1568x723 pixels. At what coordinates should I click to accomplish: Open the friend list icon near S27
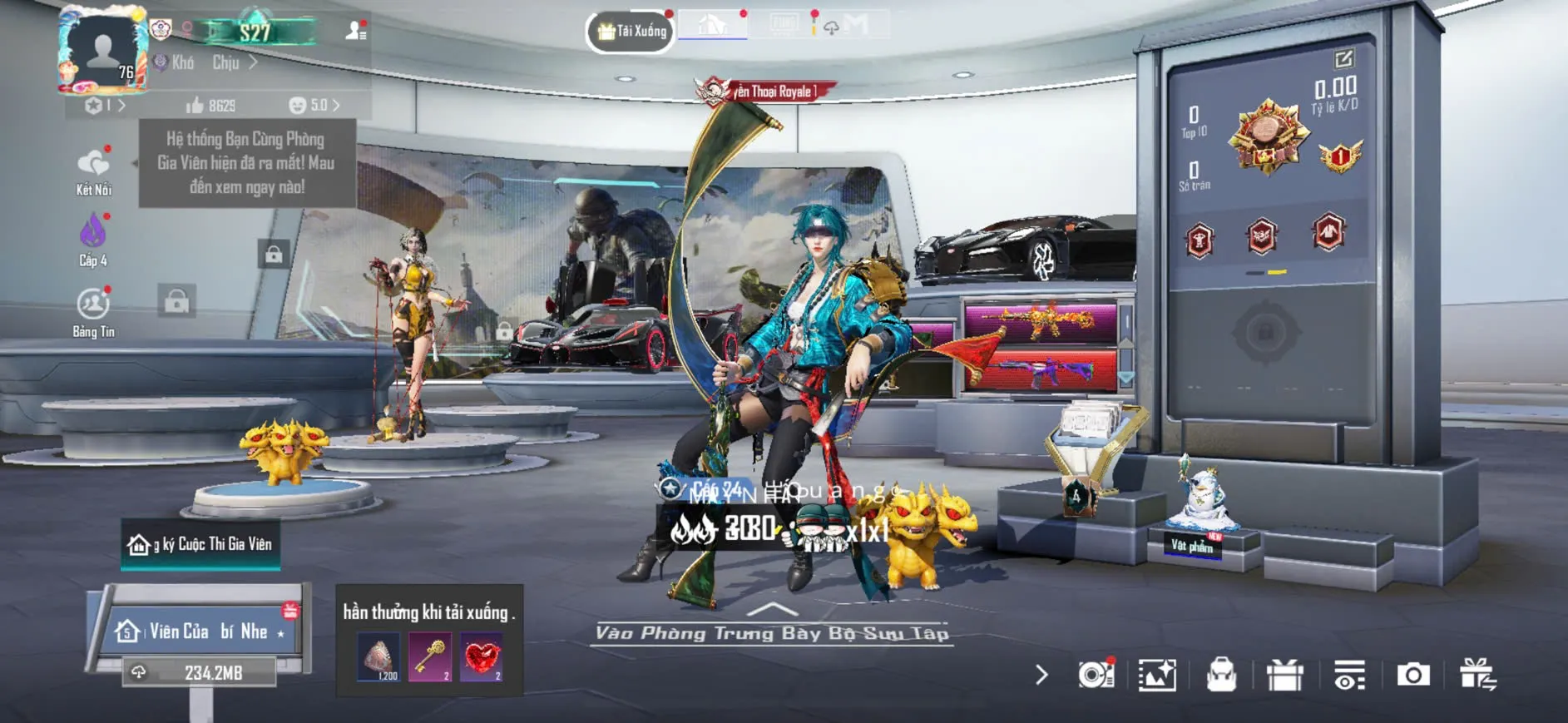pos(356,32)
